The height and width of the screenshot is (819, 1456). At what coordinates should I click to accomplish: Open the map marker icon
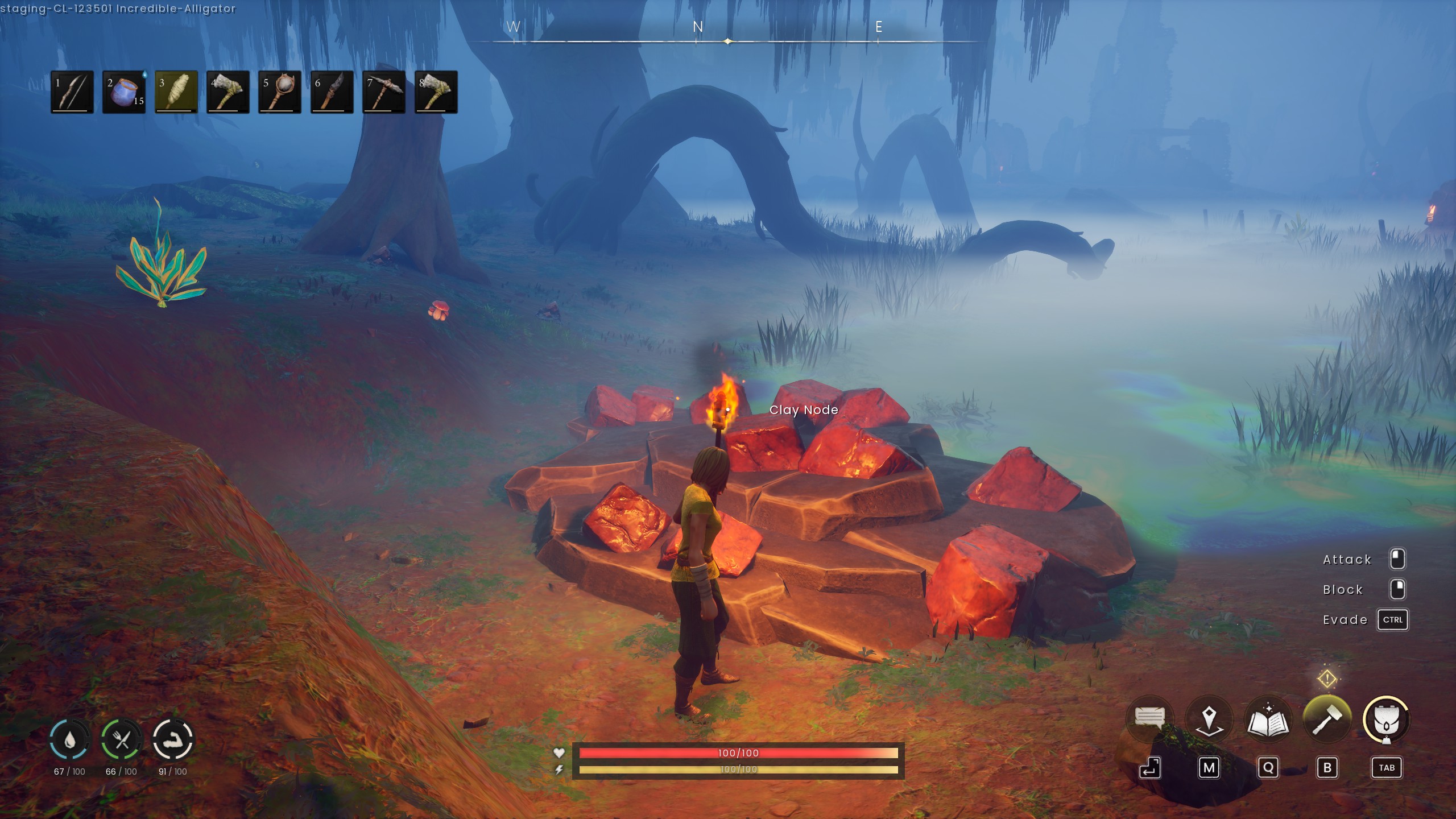[1209, 719]
